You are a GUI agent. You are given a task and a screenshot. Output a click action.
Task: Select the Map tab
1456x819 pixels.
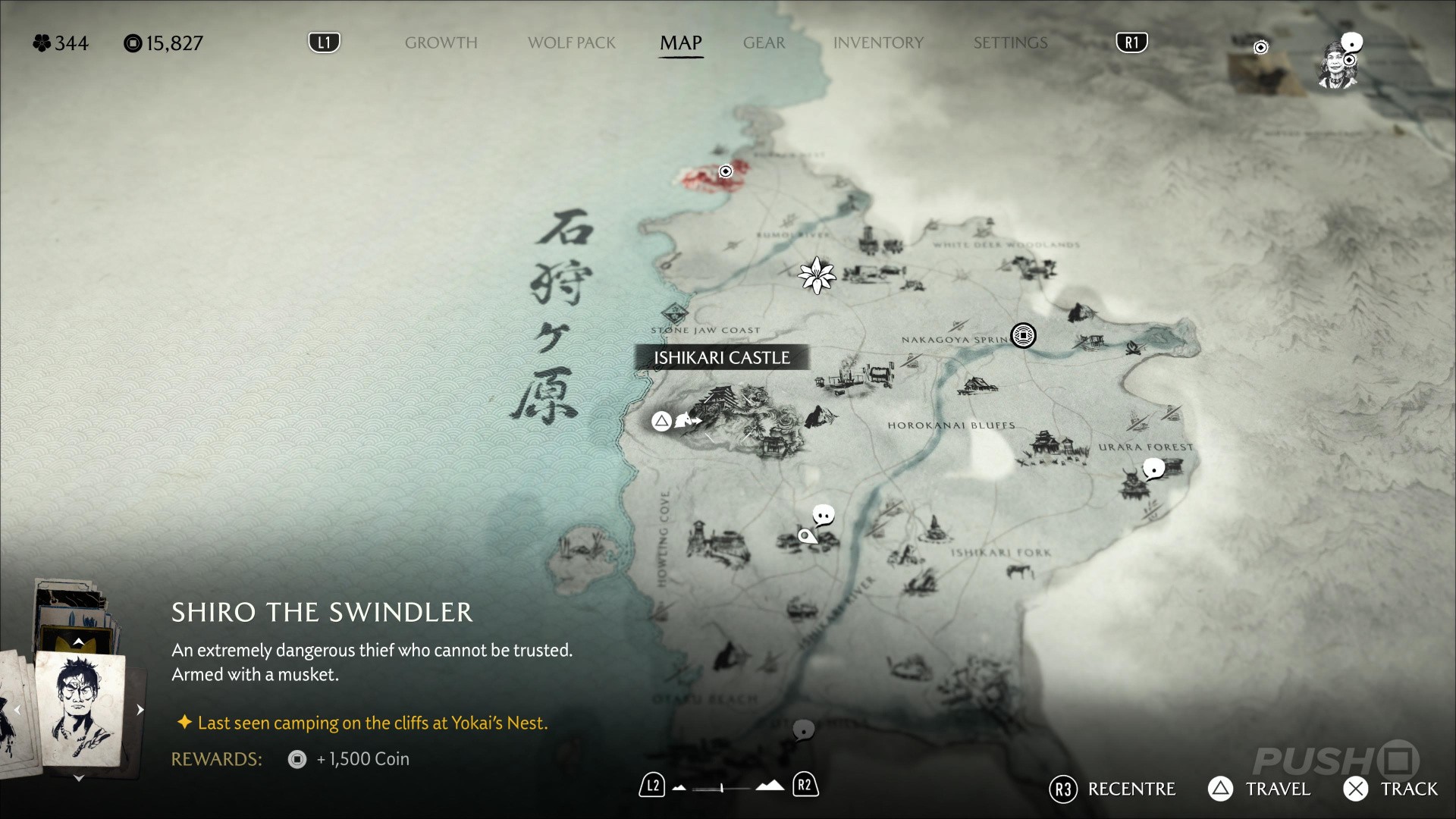[680, 43]
